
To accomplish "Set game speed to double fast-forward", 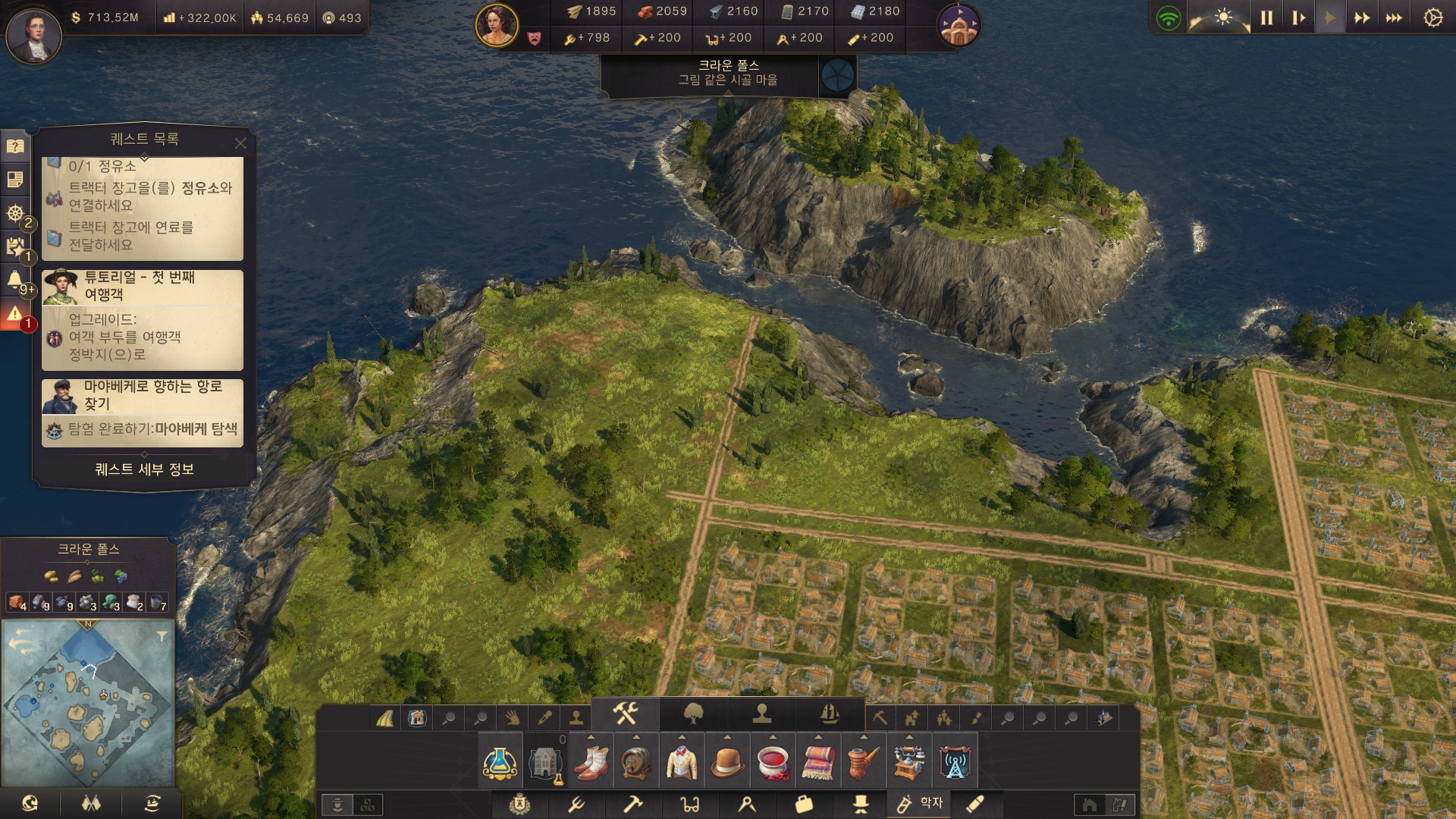I will pyautogui.click(x=1362, y=17).
